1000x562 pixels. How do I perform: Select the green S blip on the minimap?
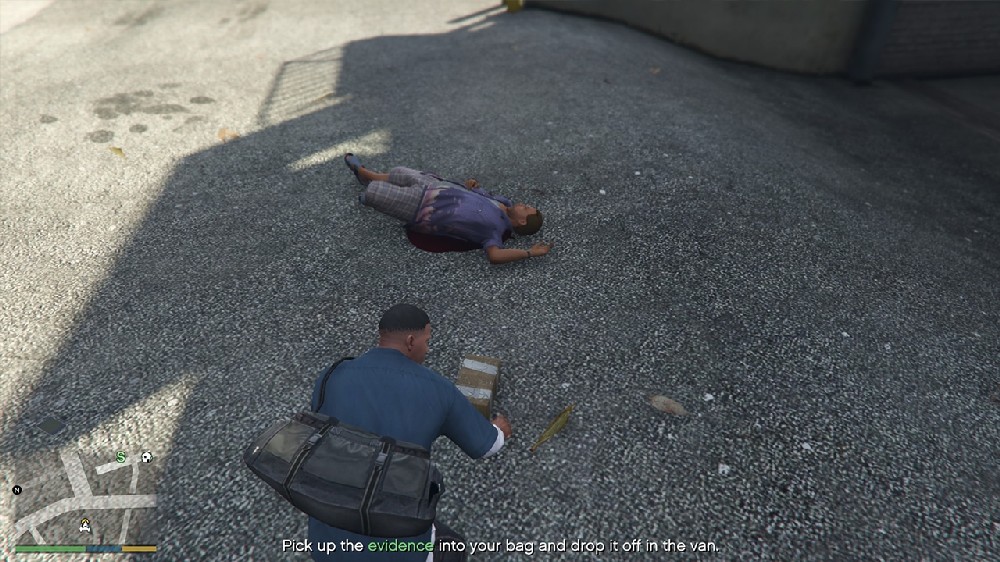click(x=121, y=458)
